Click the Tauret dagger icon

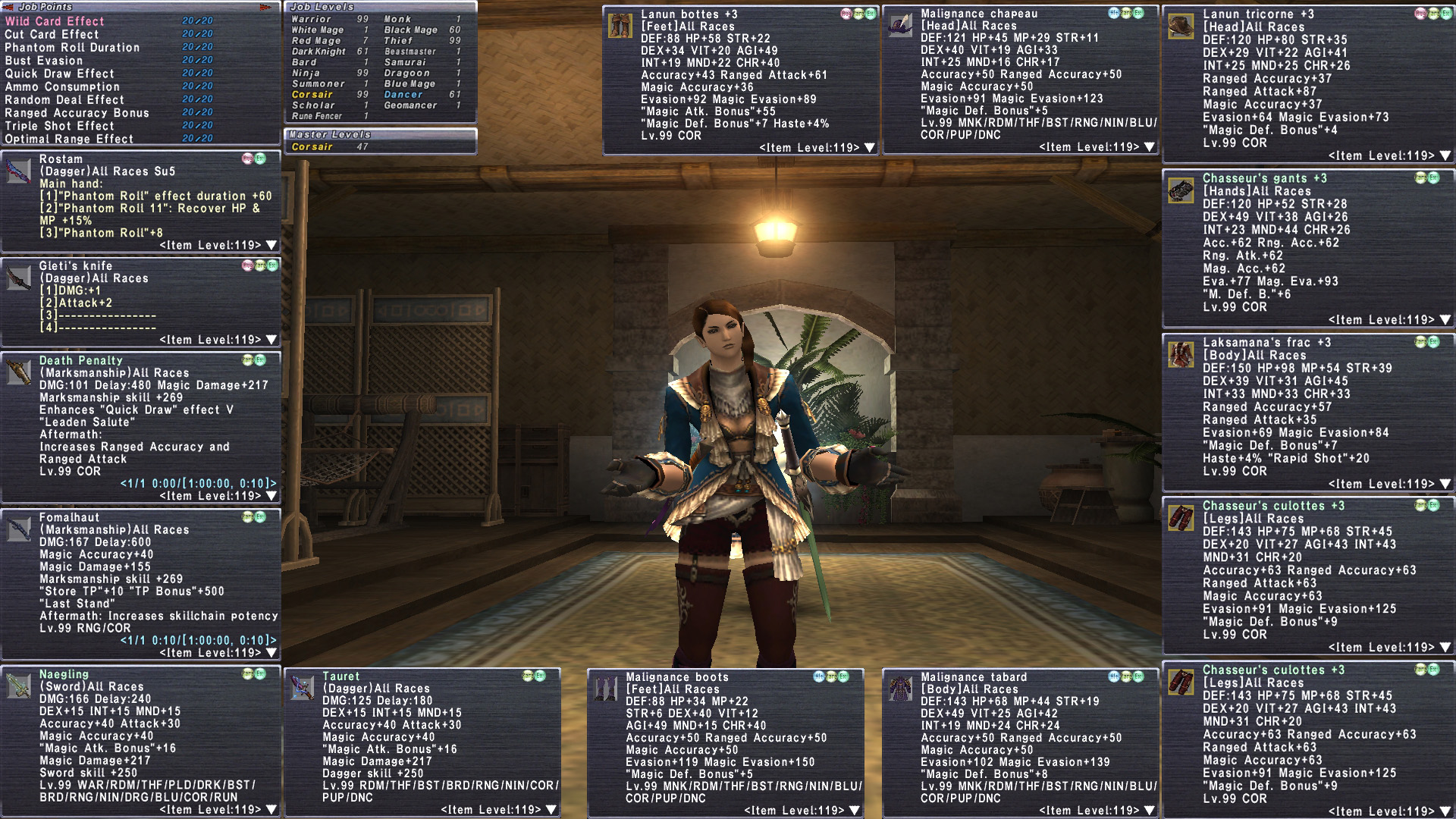pos(302,688)
